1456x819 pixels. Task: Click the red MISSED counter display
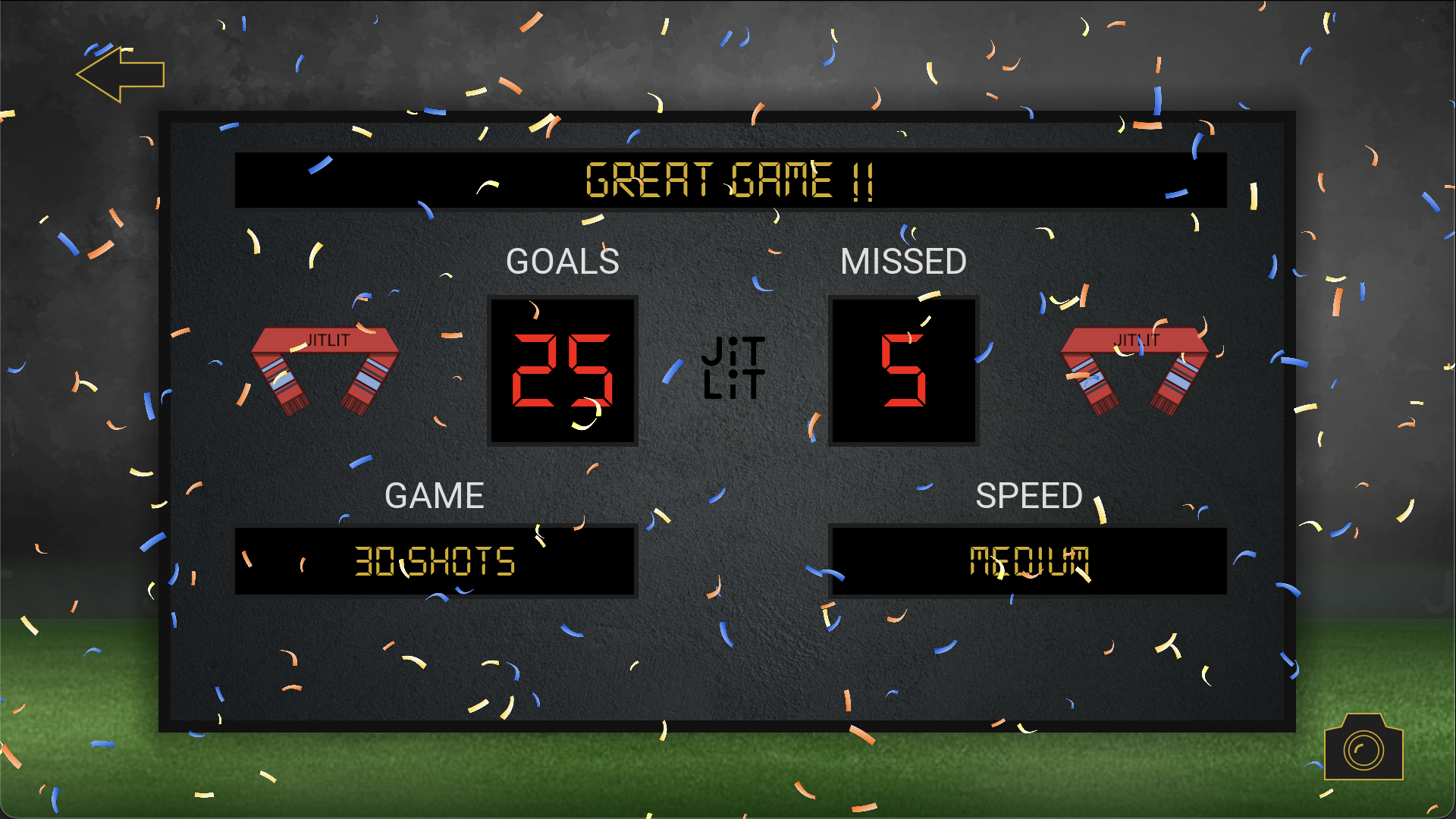click(904, 369)
